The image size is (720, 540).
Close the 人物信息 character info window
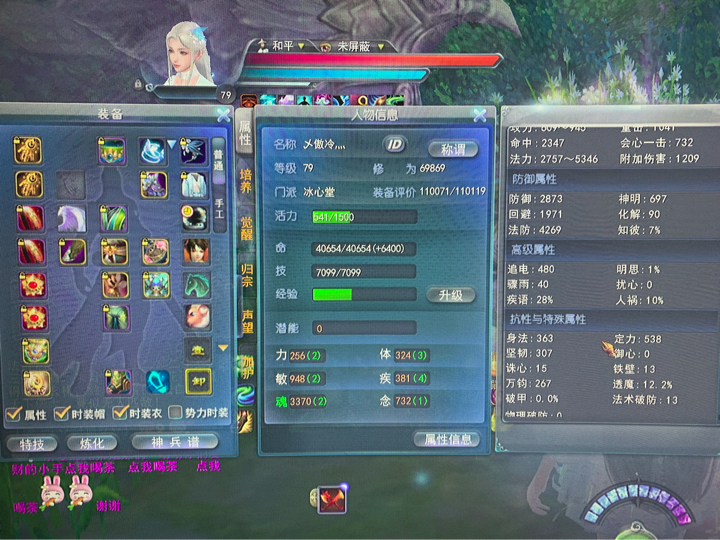pyautogui.click(x=478, y=116)
